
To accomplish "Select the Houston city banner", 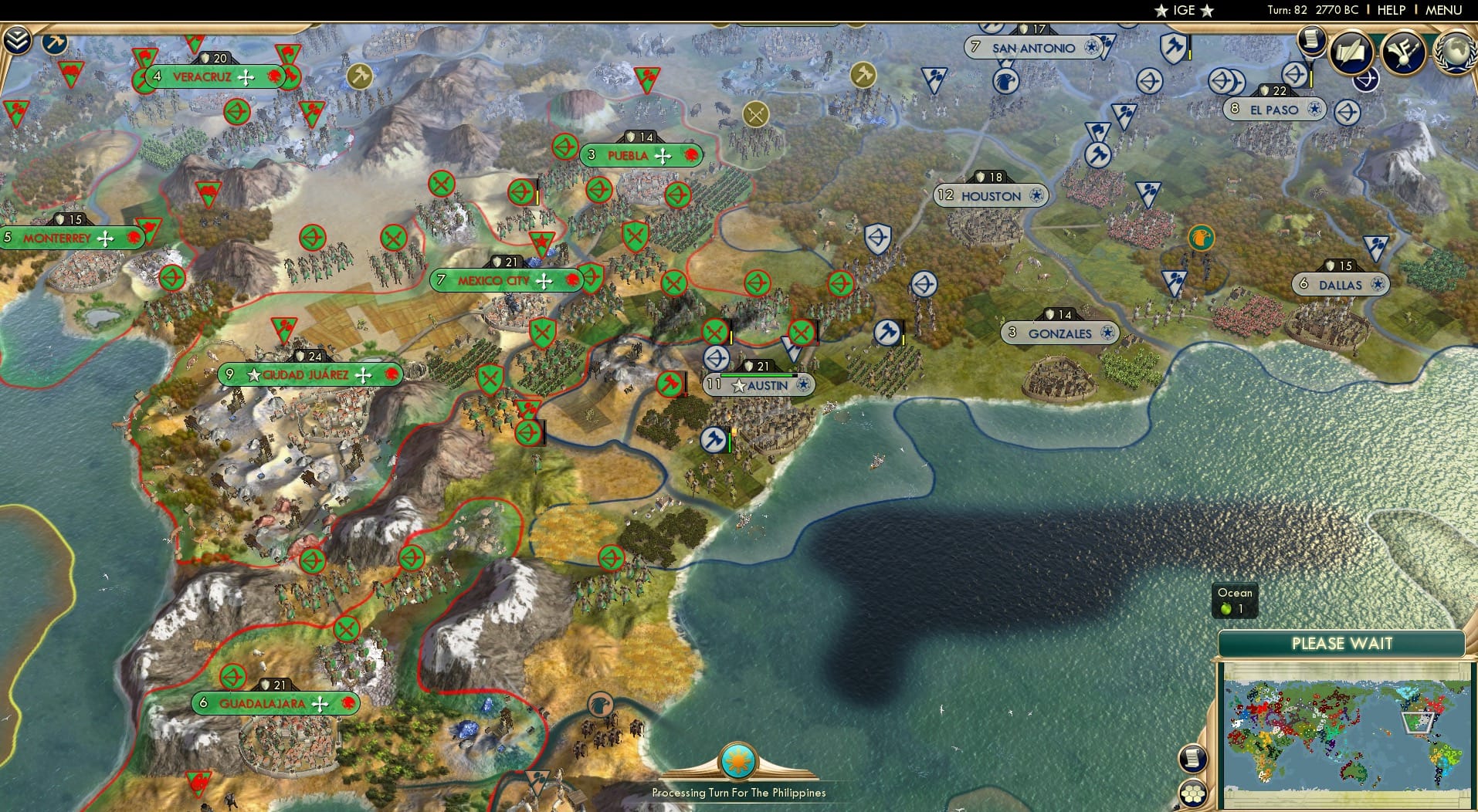I will click(x=991, y=195).
